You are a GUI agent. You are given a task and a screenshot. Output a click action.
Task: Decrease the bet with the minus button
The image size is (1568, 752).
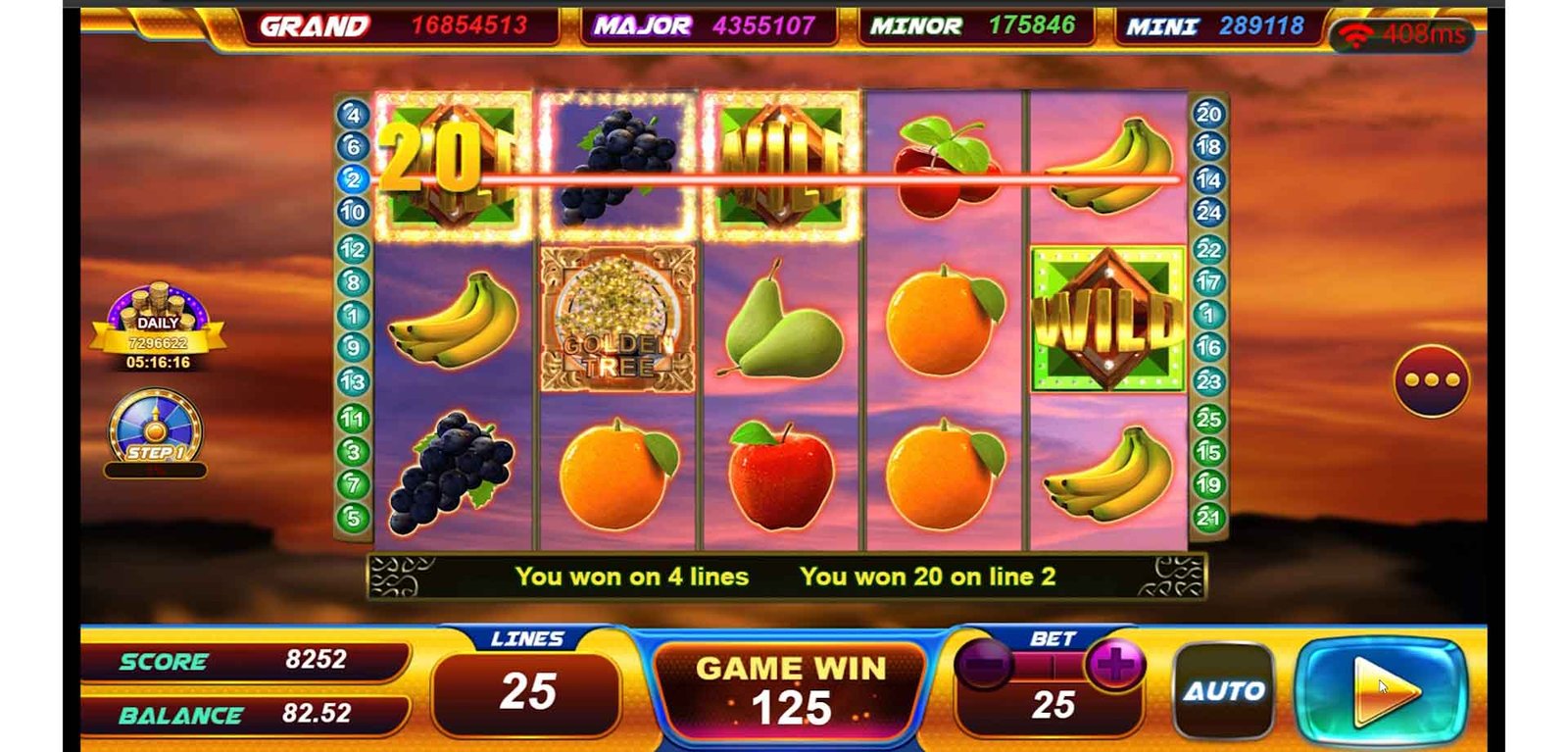point(985,666)
